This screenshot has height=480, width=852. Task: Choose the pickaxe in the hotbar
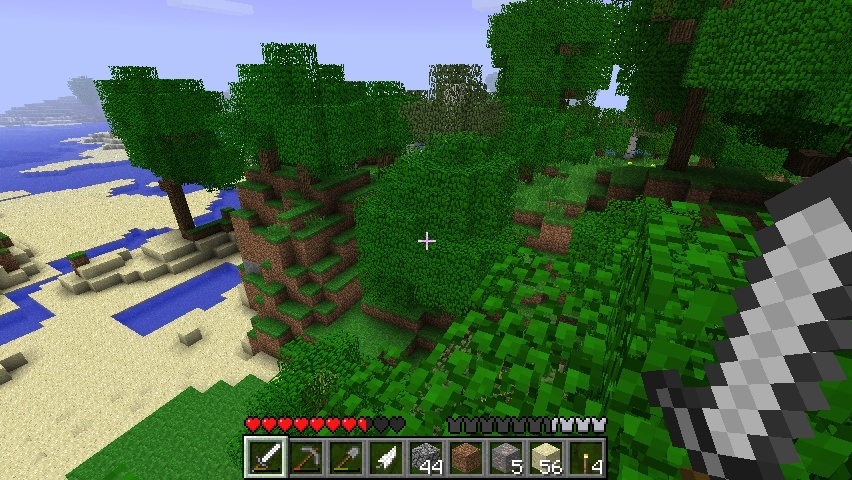tap(305, 458)
